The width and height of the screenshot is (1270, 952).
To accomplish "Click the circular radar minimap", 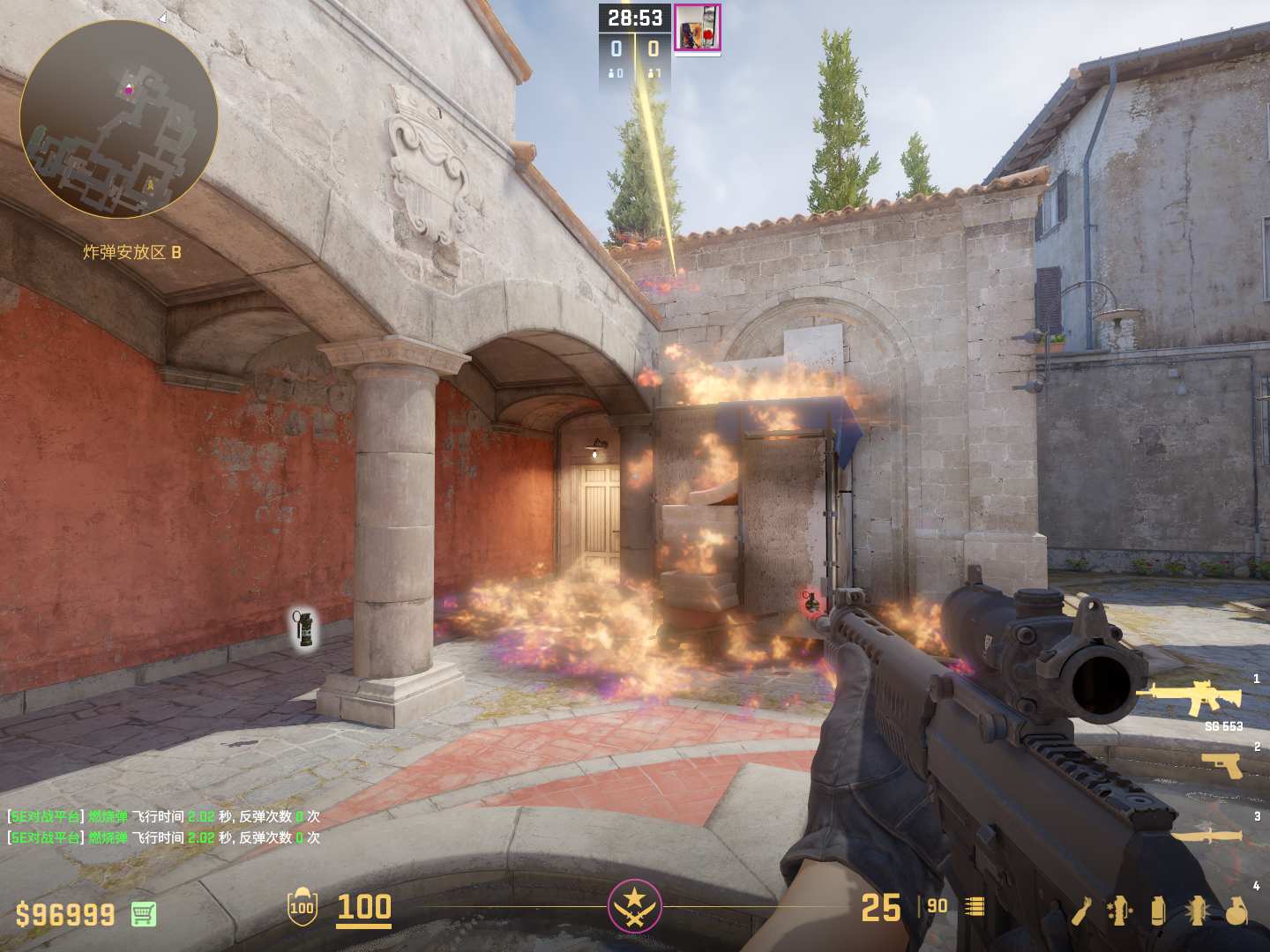I will [x=119, y=119].
